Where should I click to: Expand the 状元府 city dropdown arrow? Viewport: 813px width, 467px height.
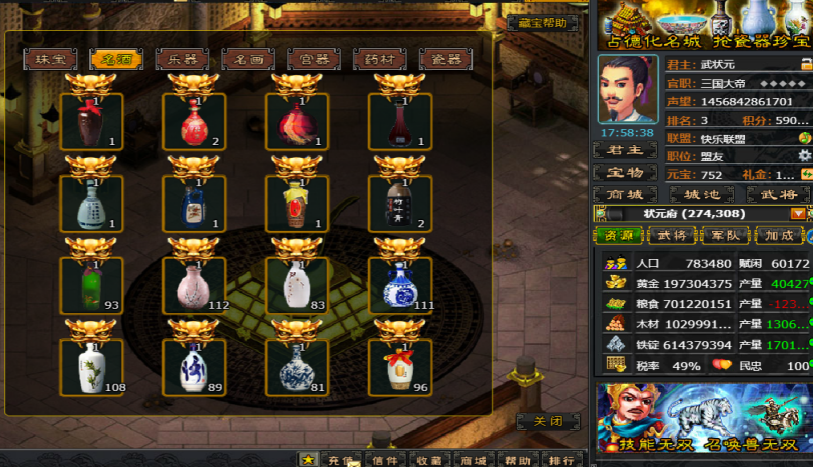pyautogui.click(x=798, y=213)
